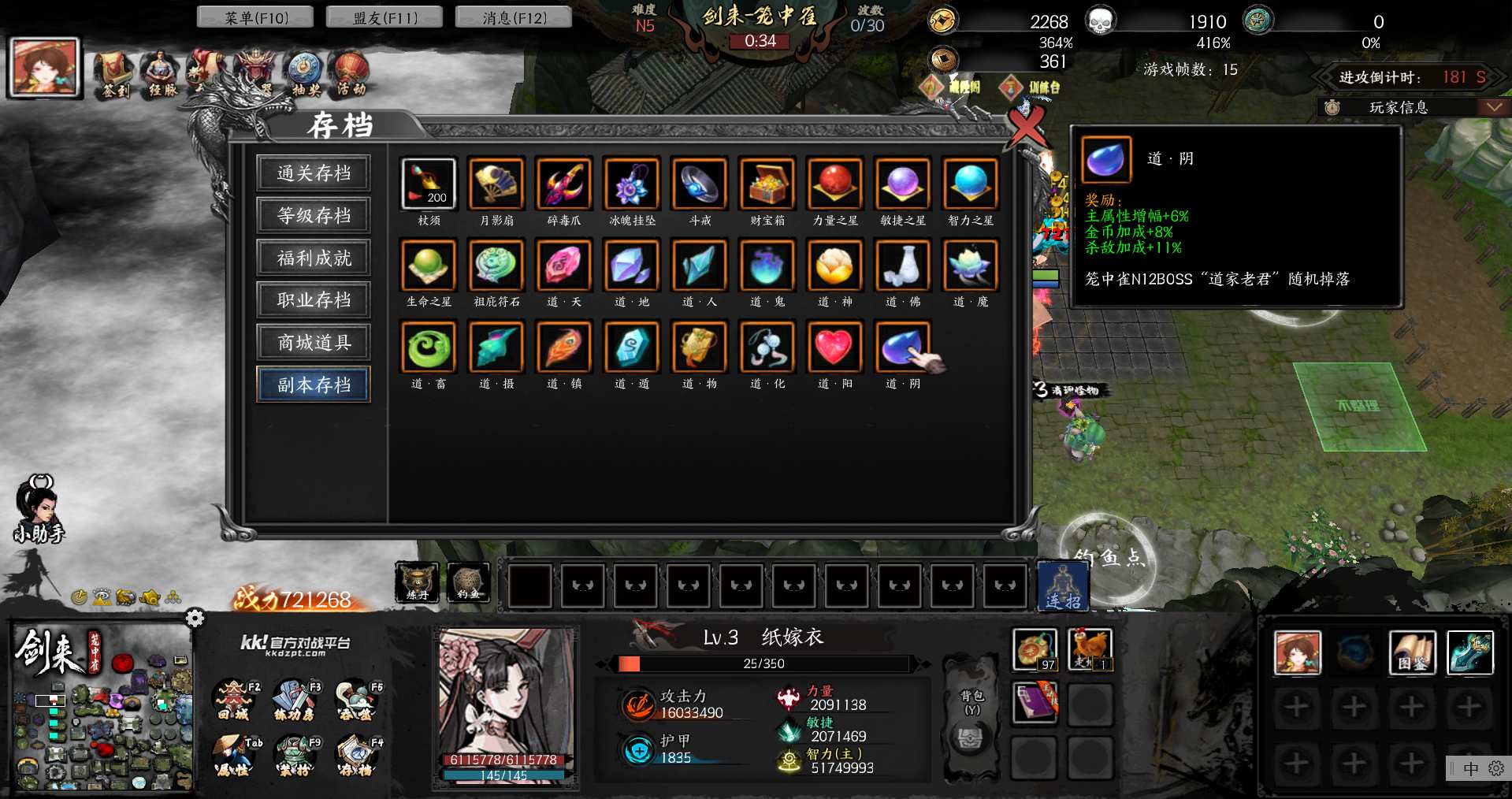Select the 力量之星 red orb
1512x799 pixels.
coord(834,184)
